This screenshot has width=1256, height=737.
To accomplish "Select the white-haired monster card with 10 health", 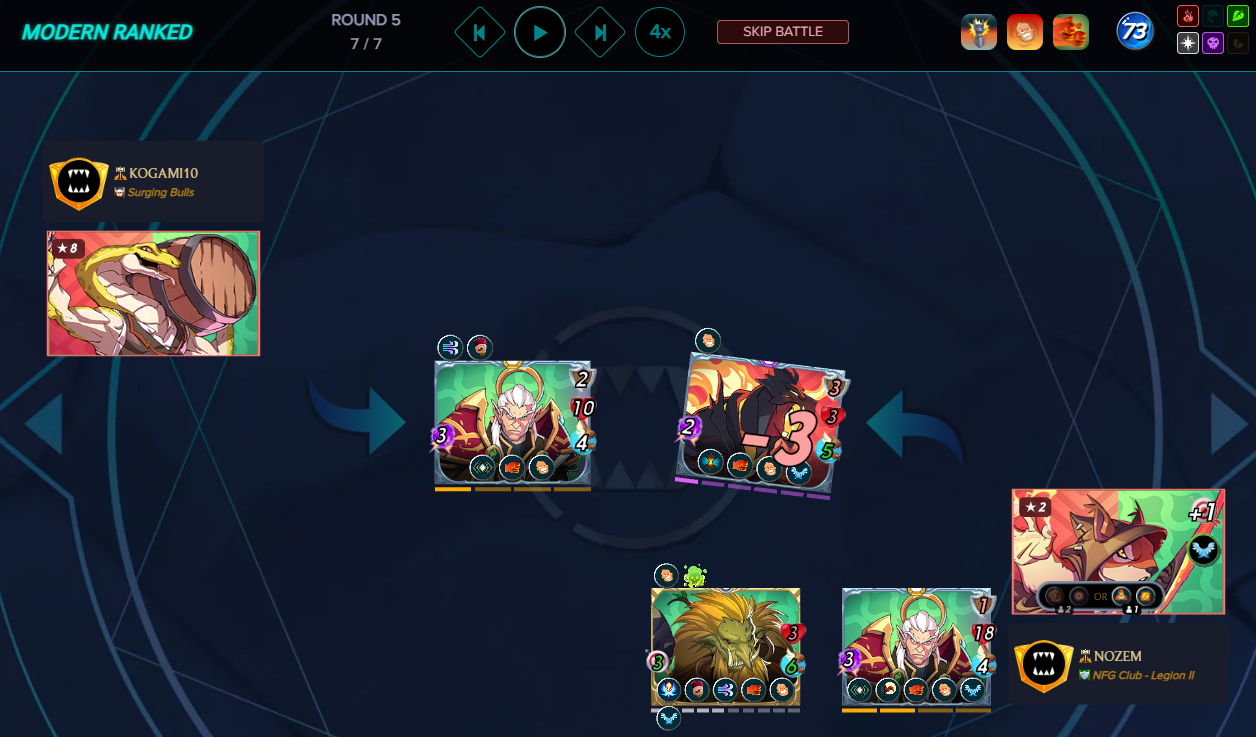I will pos(513,423).
